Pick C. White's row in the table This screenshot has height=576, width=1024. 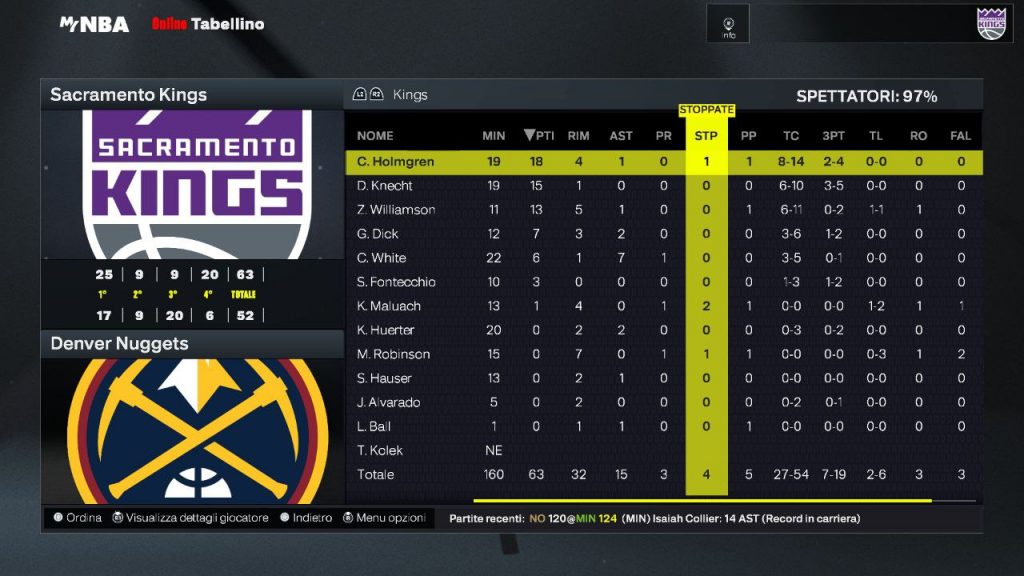point(380,257)
